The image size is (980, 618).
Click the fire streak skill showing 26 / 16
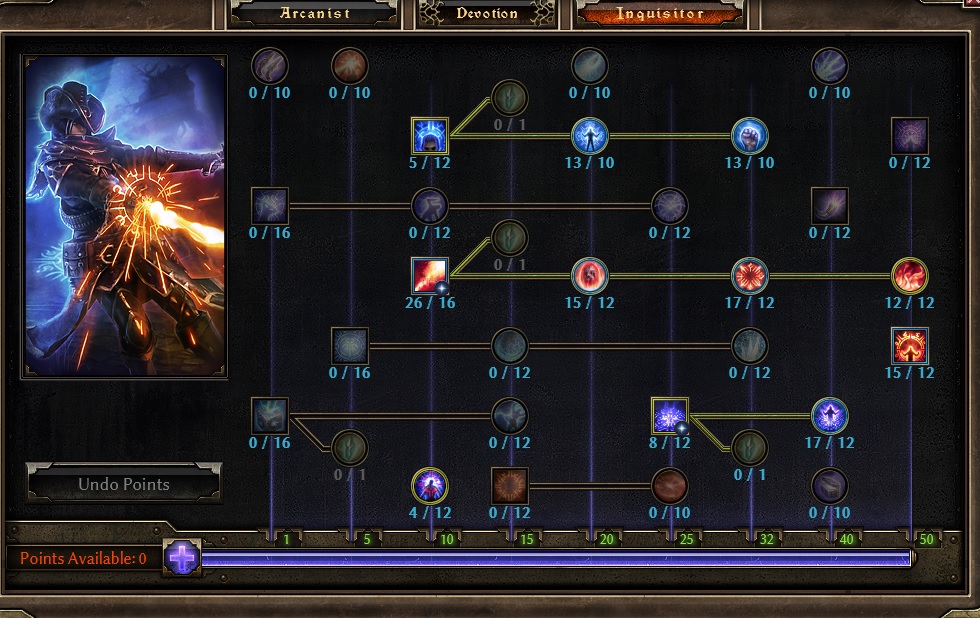point(430,275)
